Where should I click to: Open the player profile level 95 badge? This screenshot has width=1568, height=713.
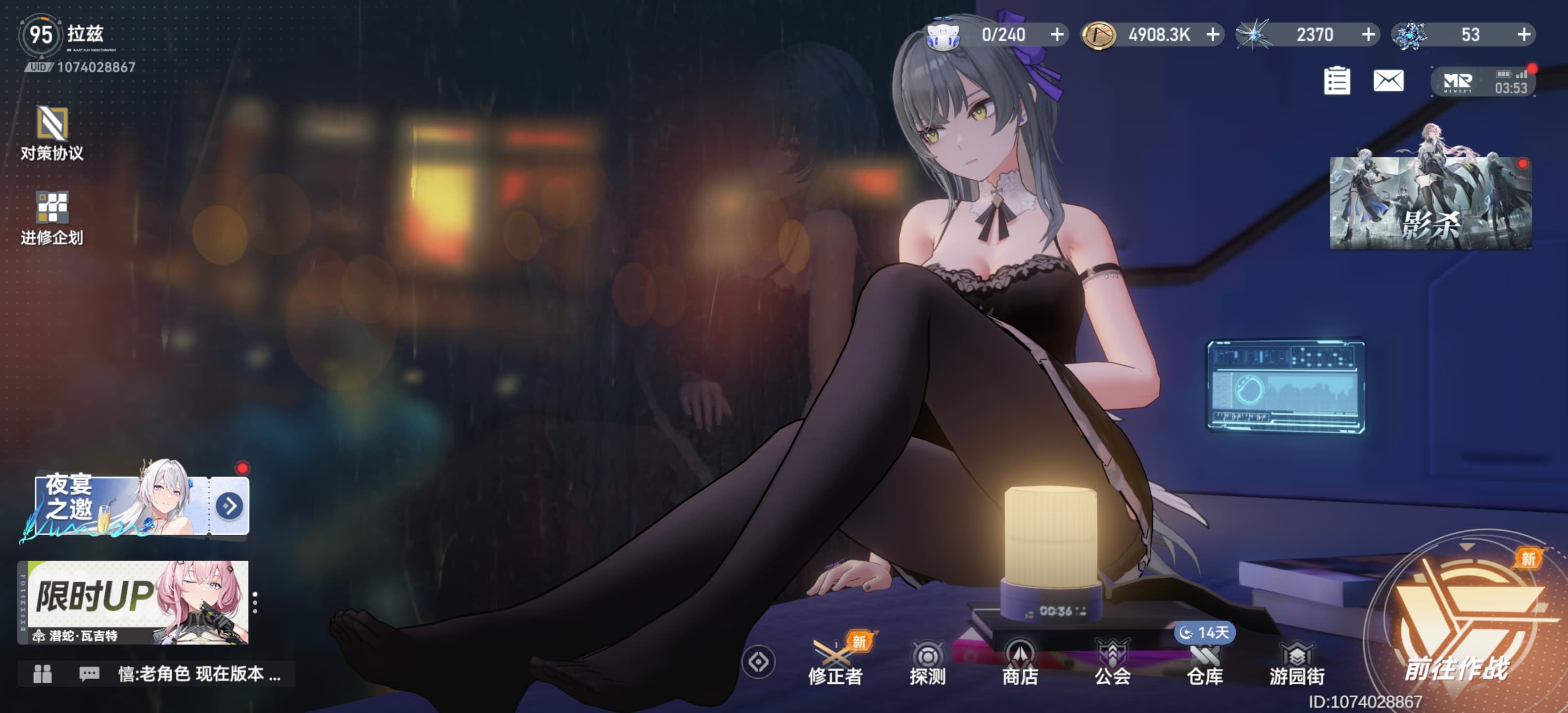click(40, 35)
